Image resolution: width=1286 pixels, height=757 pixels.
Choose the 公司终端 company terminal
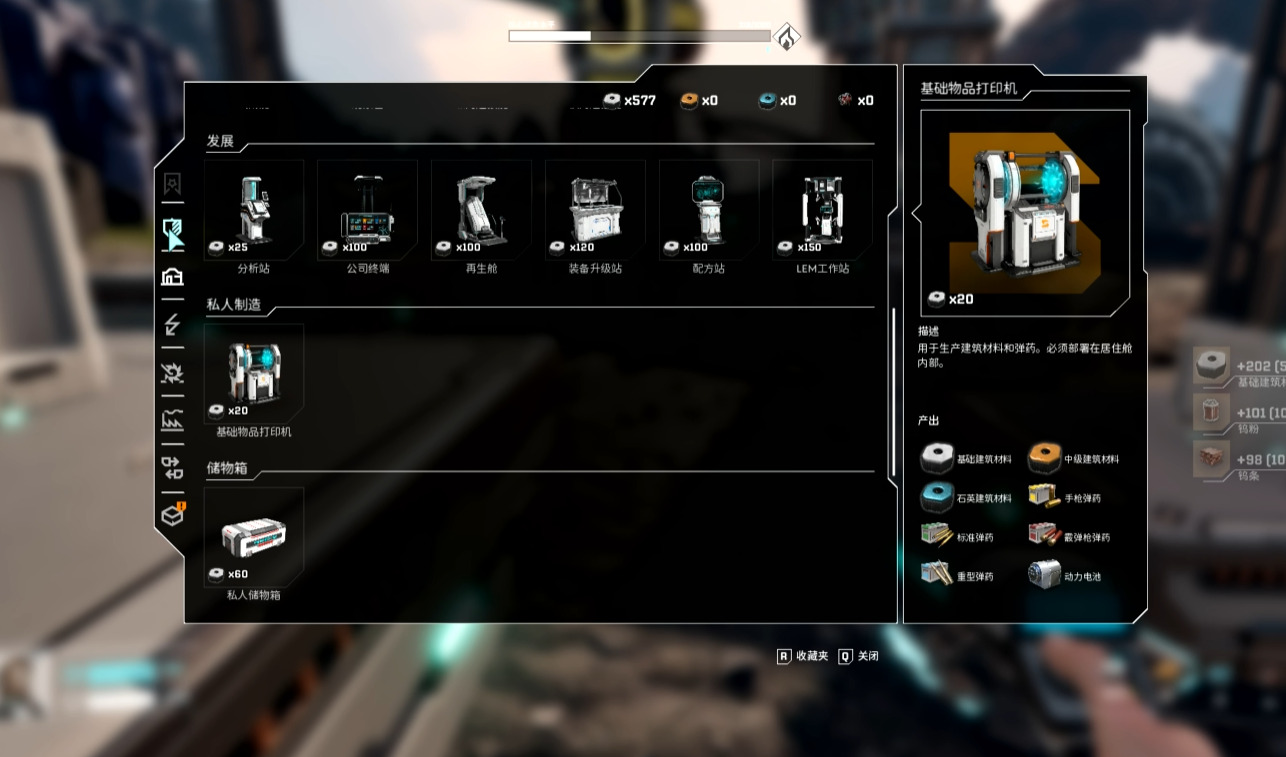(x=367, y=210)
